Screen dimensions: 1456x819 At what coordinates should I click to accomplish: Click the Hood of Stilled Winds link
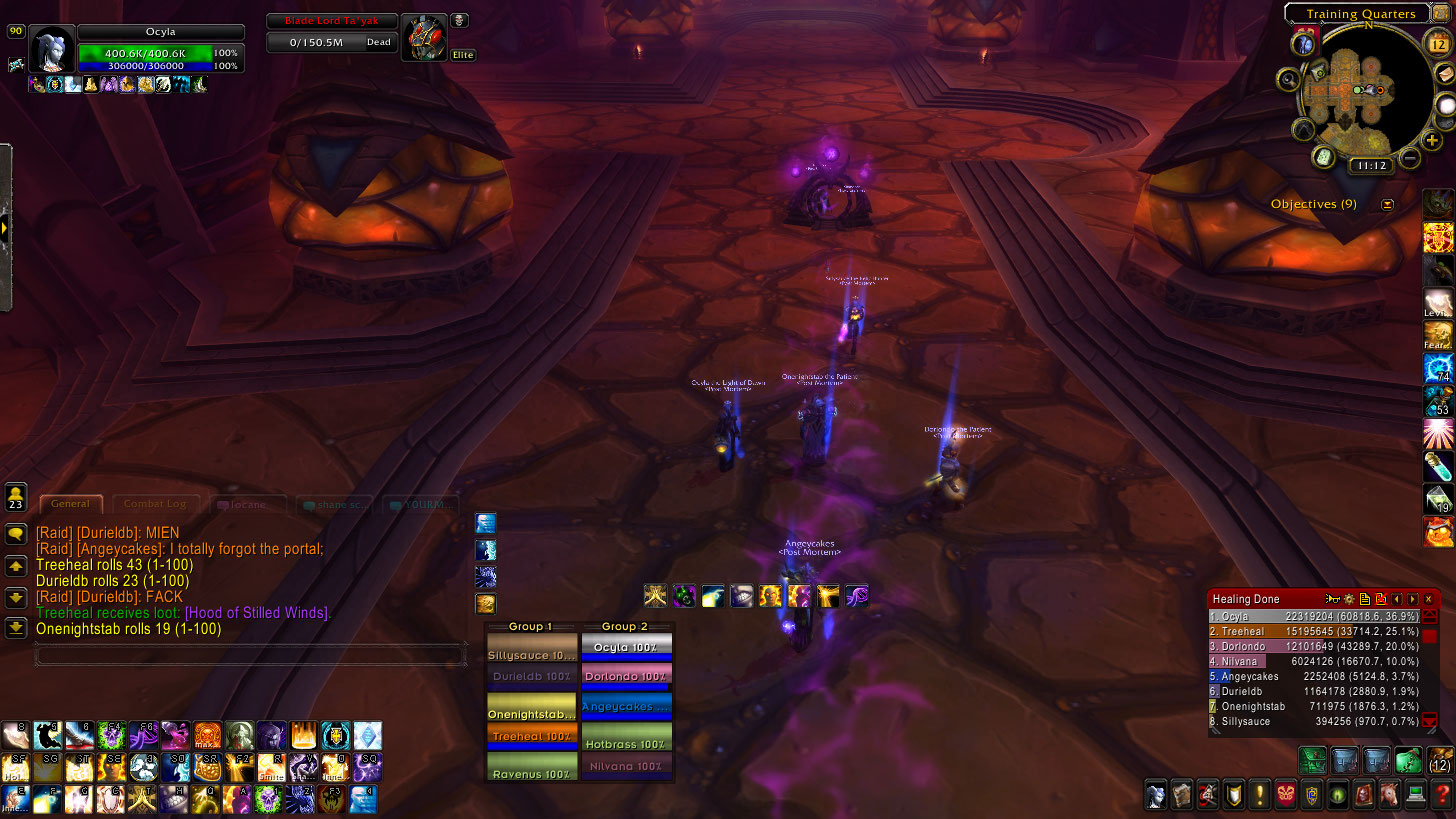[x=257, y=613]
